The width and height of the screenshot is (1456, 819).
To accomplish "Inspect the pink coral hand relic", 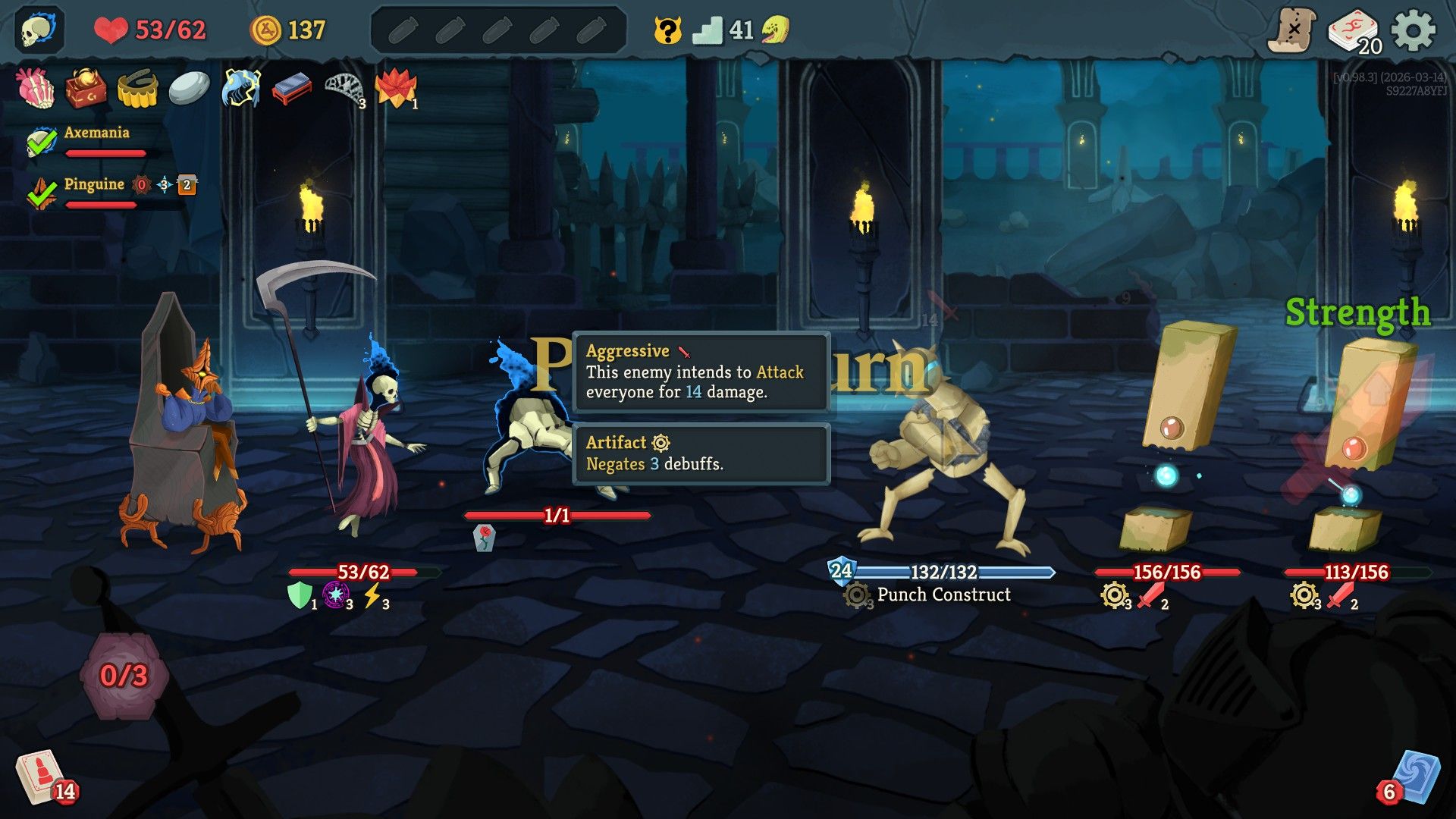I will (36, 89).
